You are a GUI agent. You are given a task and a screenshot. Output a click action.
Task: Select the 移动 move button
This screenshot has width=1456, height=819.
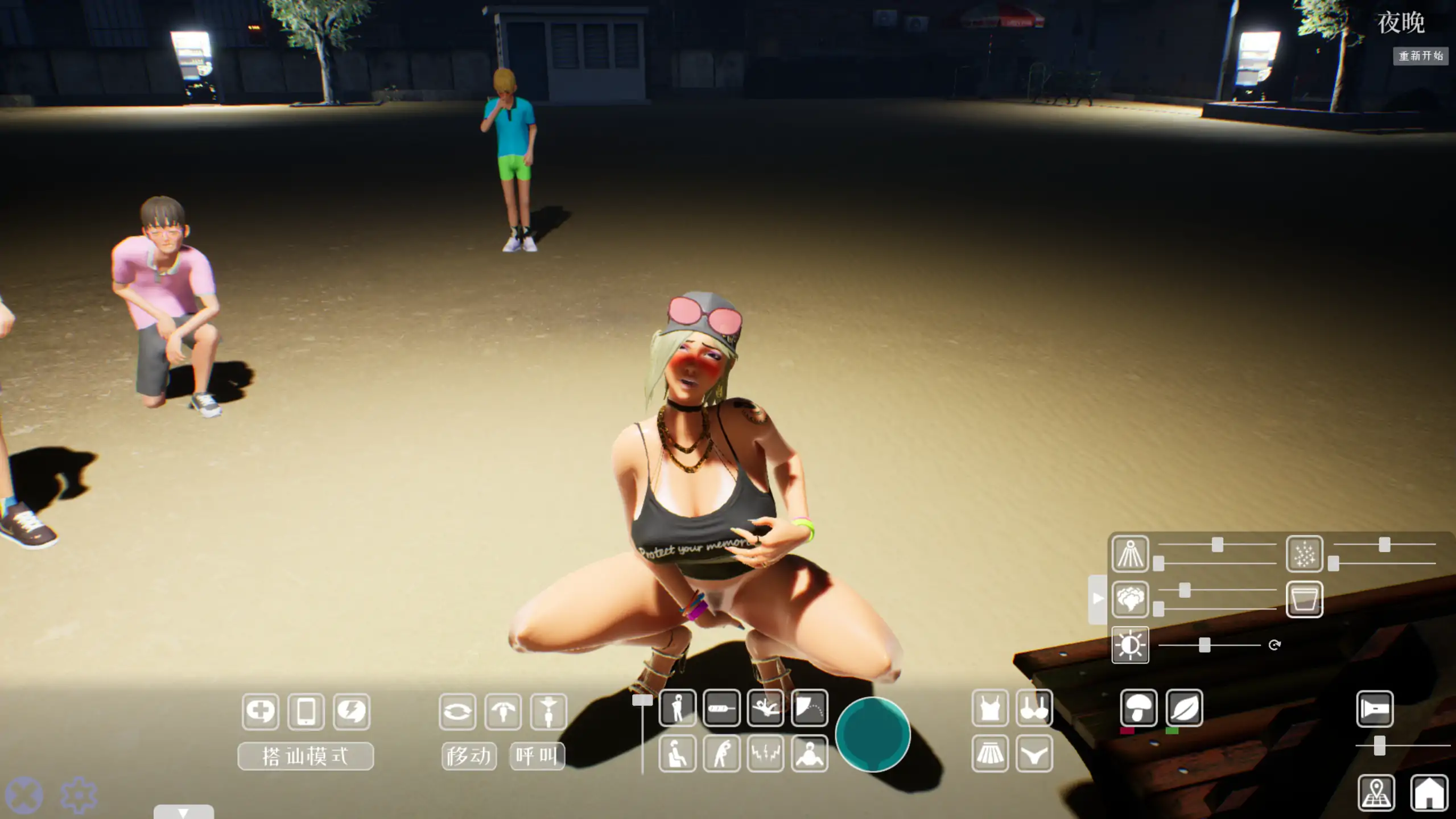tap(469, 756)
